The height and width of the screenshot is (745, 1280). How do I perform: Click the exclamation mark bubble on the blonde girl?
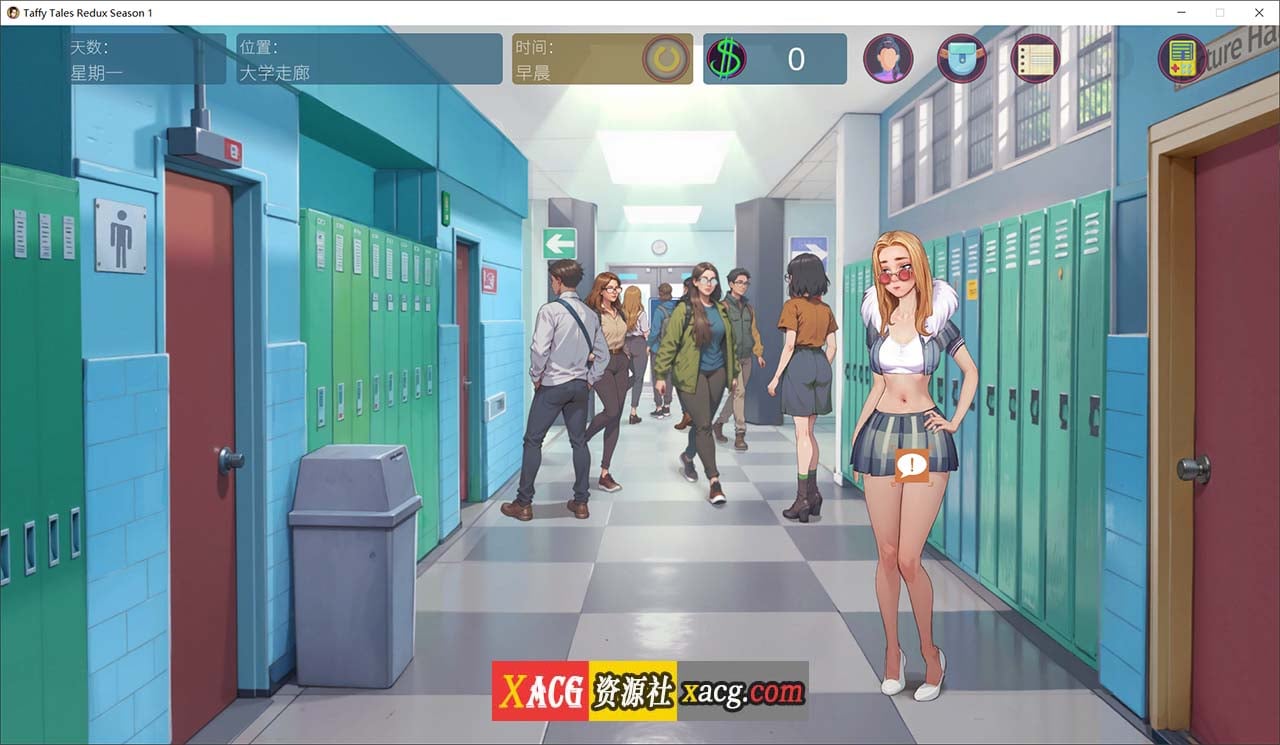point(914,465)
